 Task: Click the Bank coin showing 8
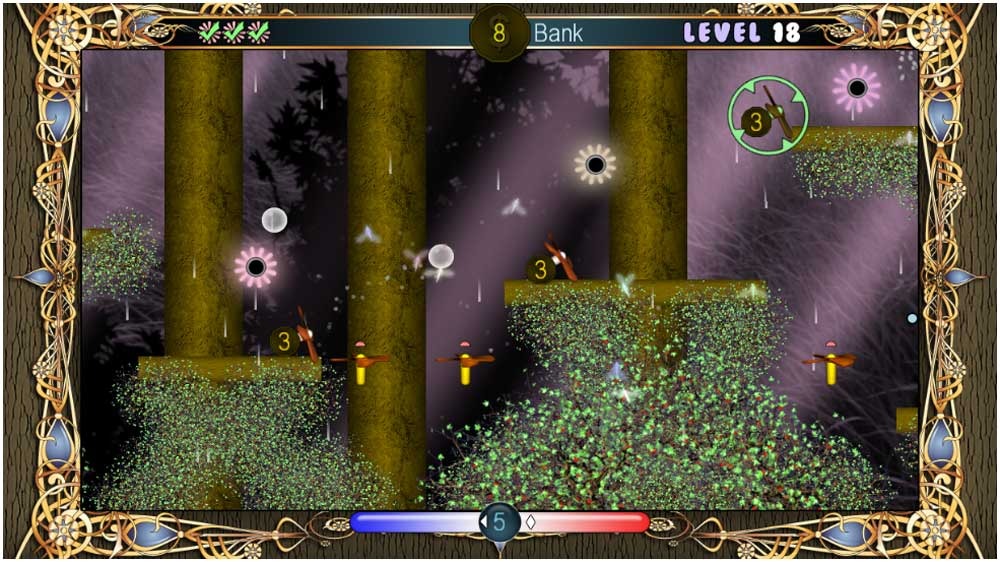coord(499,32)
